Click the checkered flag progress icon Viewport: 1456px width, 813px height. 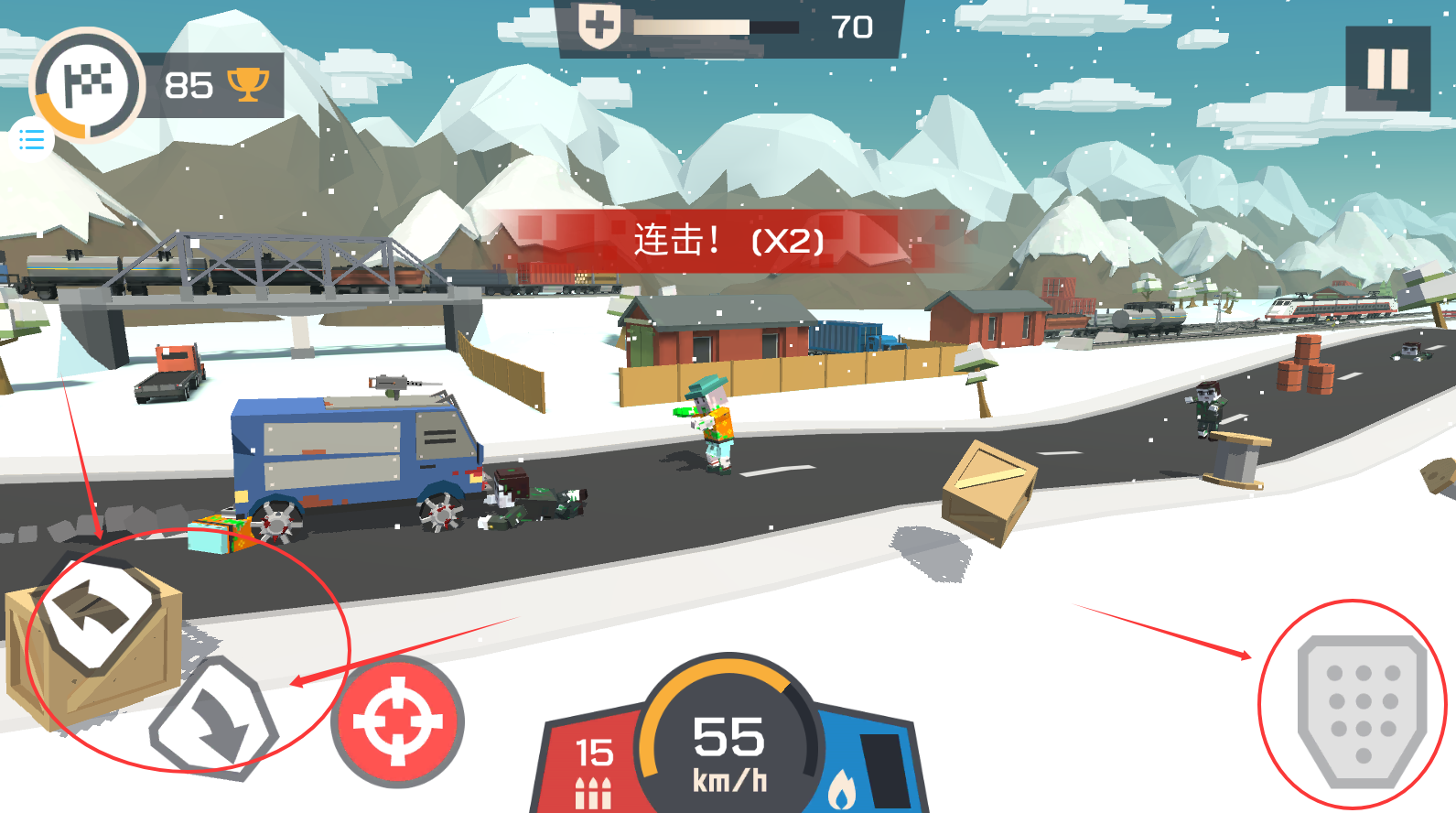click(88, 84)
